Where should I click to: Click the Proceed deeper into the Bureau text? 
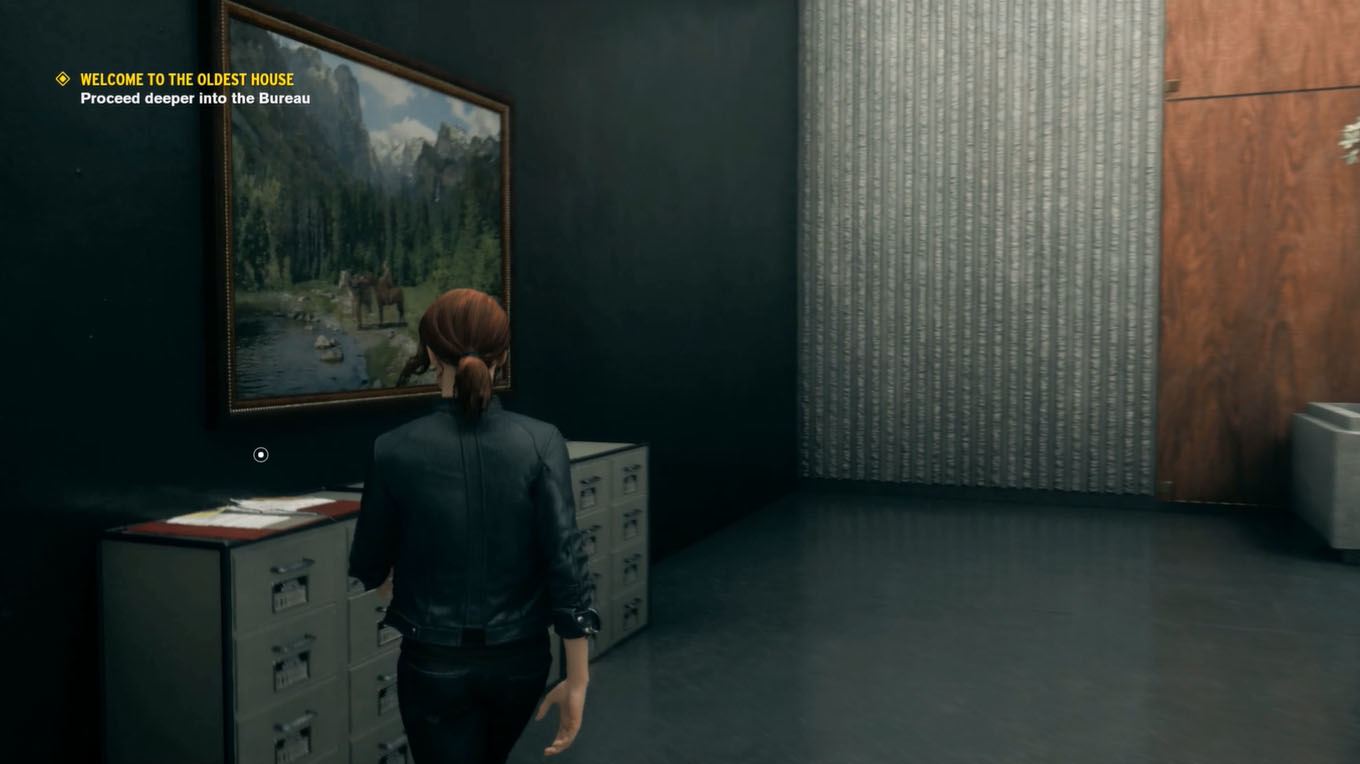coord(195,98)
